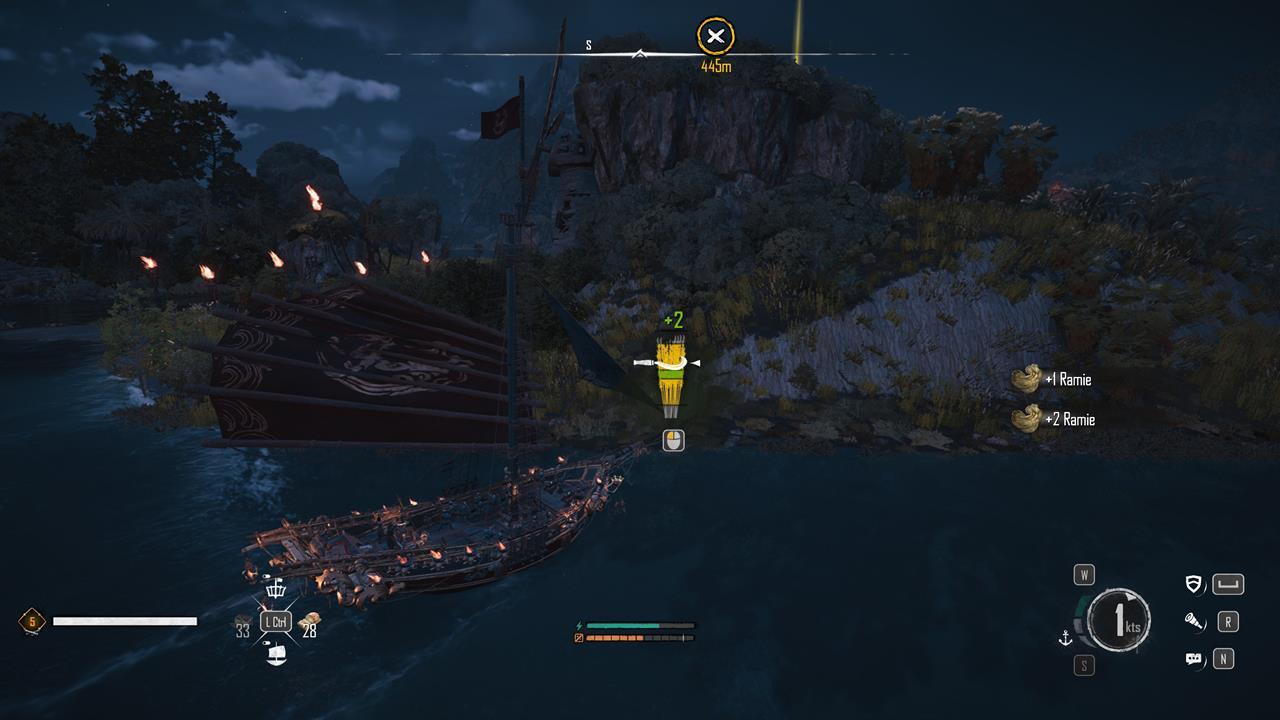Click the 1 kts speed dial
1280x720 pixels.
1119,621
